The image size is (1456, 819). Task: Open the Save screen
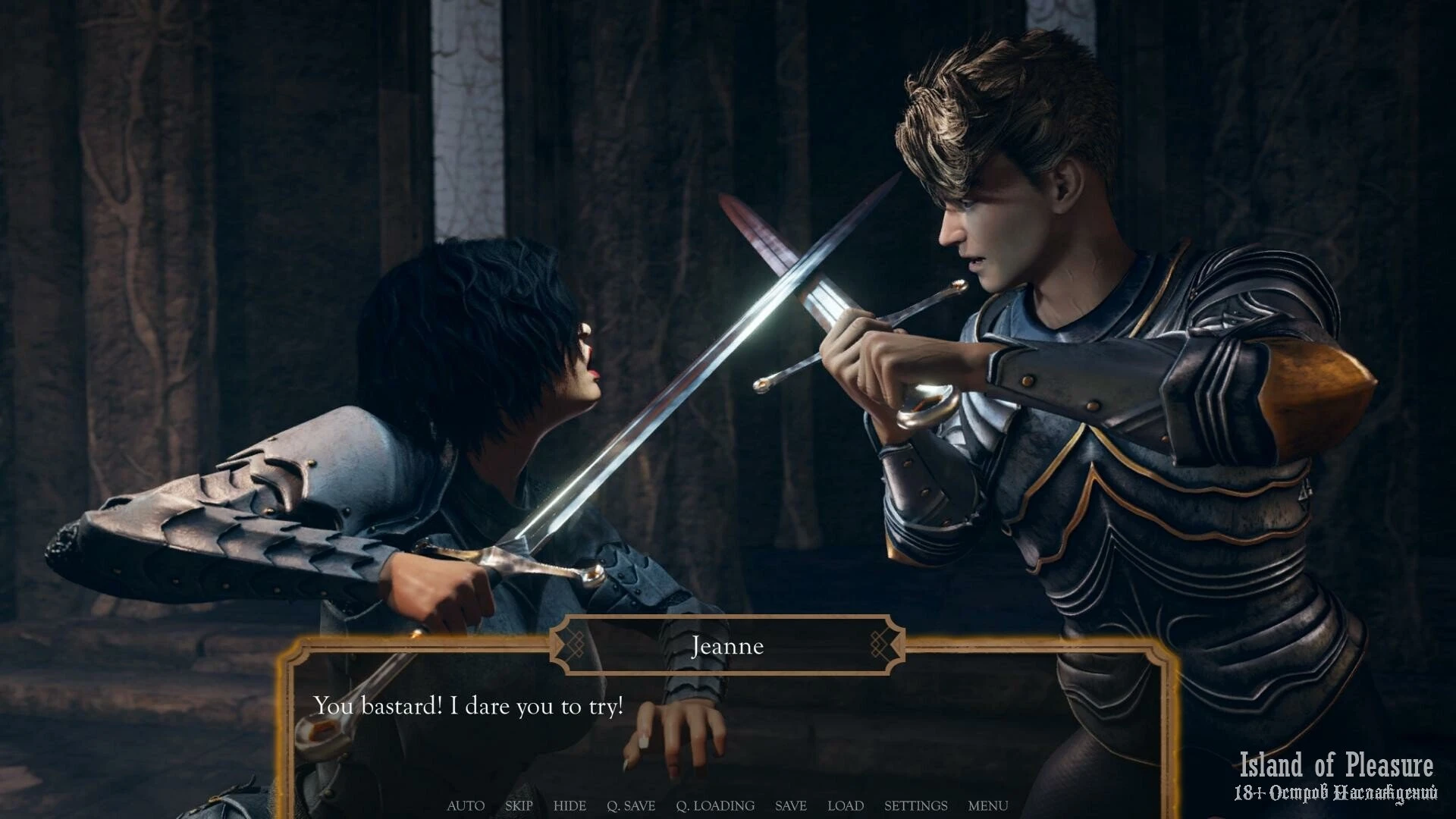coord(790,805)
